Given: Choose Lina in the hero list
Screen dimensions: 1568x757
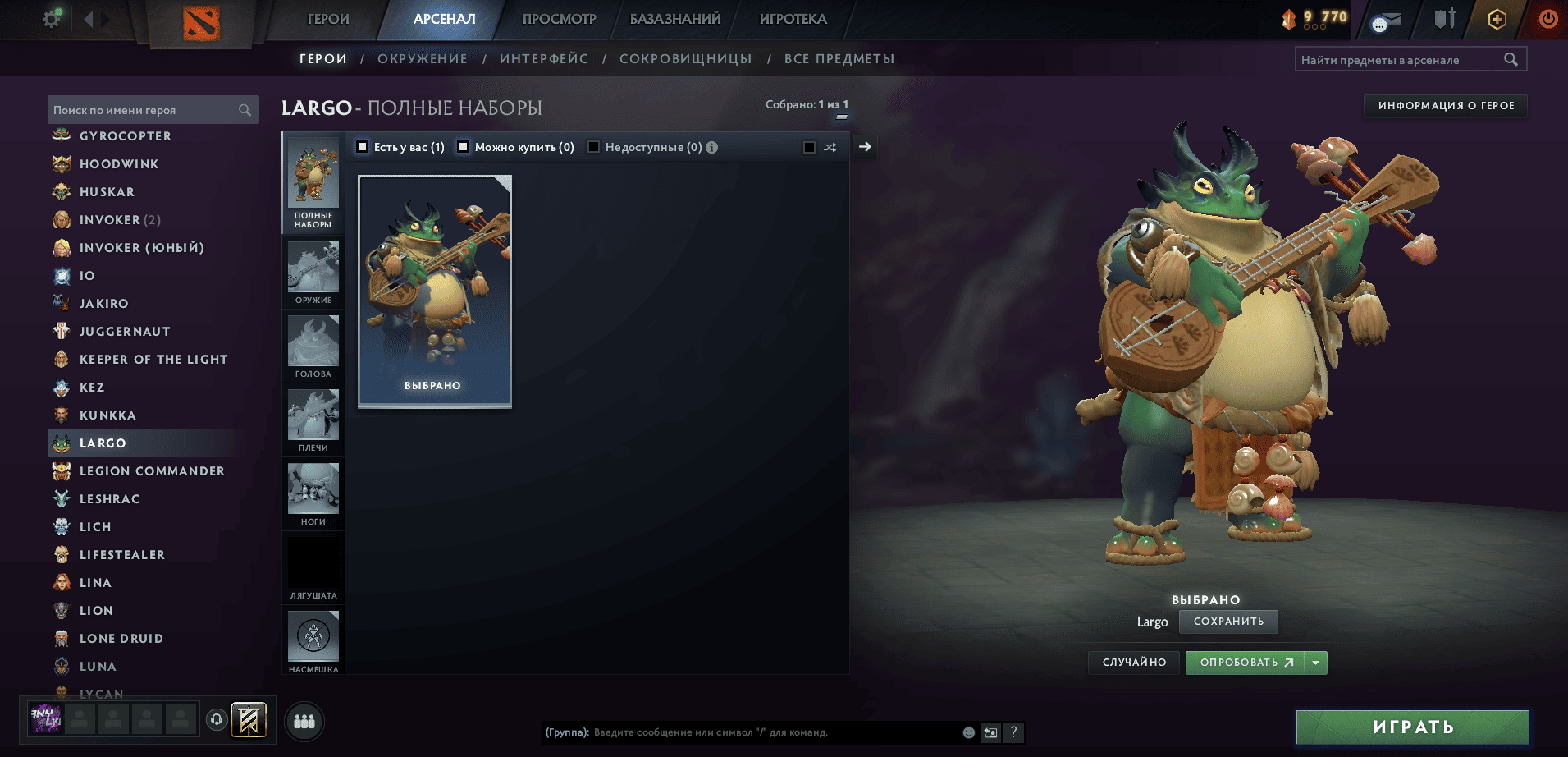Looking at the screenshot, I should (x=95, y=583).
